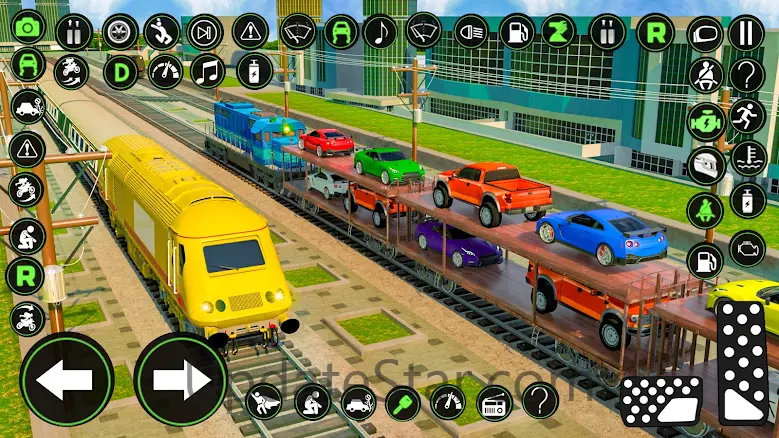This screenshot has height=438, width=779.
Task: Start the green engine icon
Action: coord(705,122)
